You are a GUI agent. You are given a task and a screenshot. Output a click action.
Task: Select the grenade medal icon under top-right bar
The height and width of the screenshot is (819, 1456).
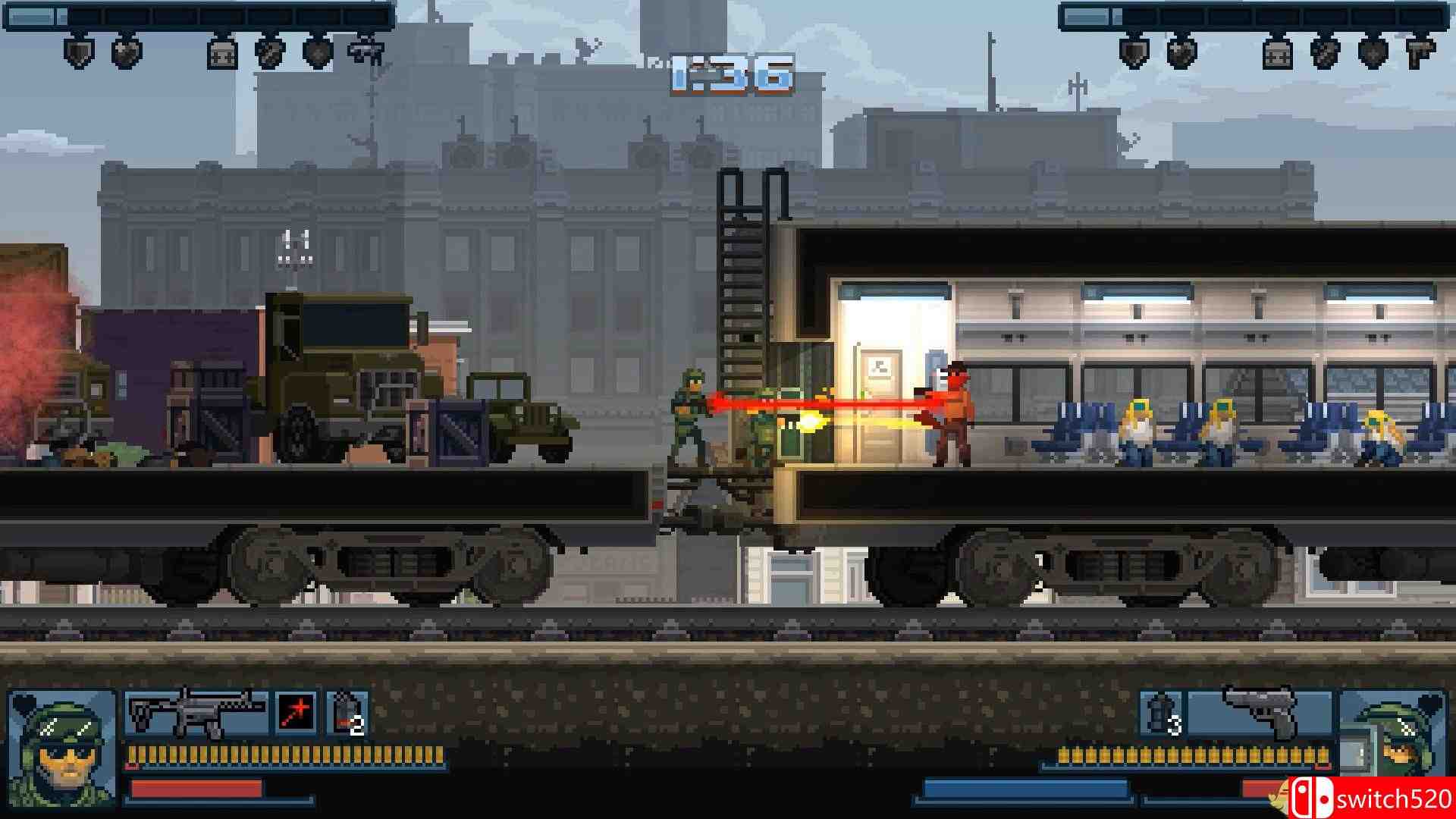tap(1325, 54)
